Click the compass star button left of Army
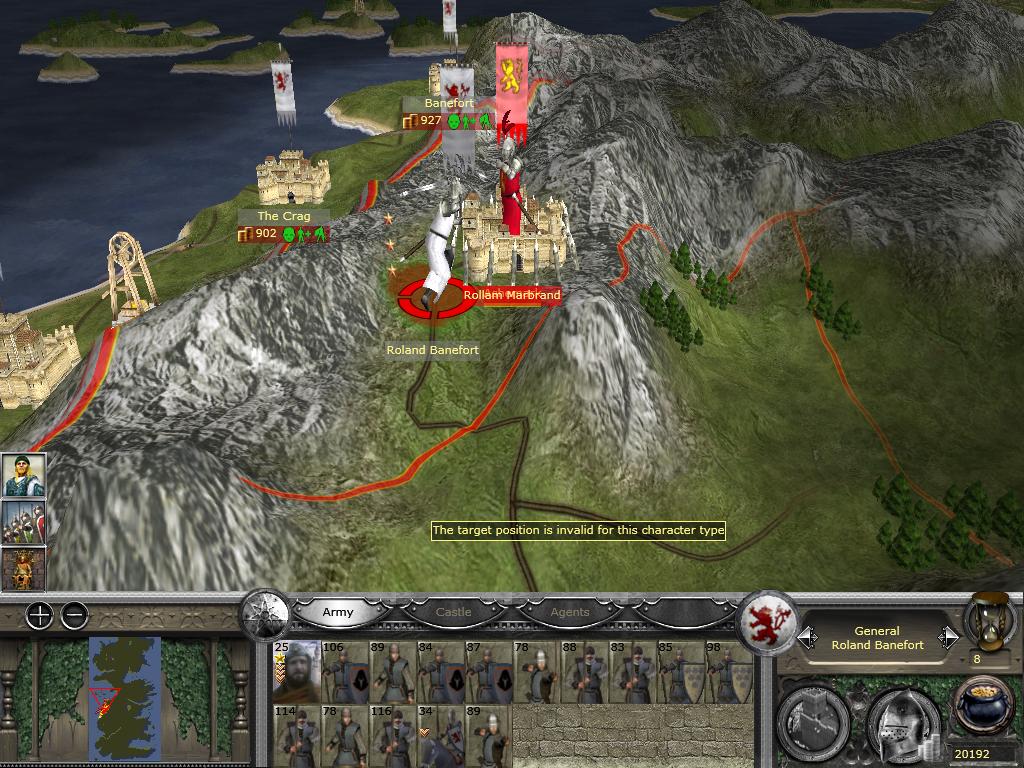 click(266, 612)
